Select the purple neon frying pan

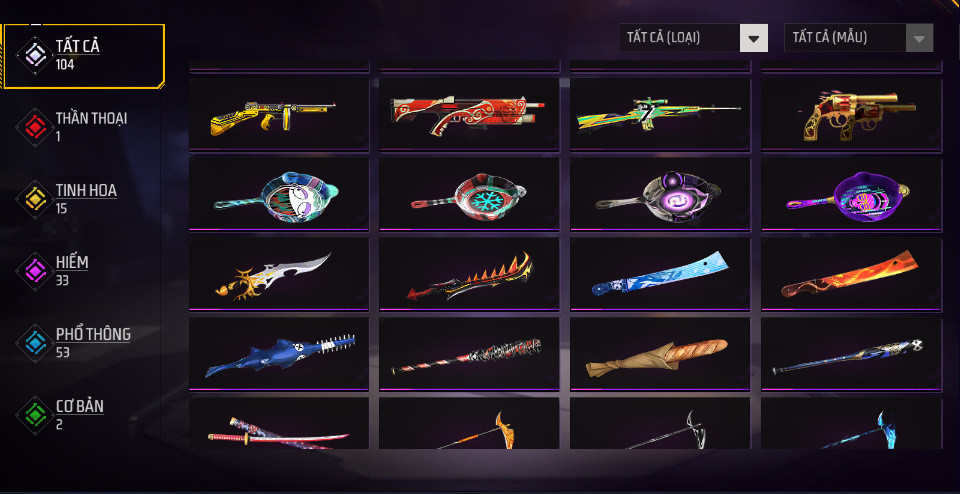851,194
